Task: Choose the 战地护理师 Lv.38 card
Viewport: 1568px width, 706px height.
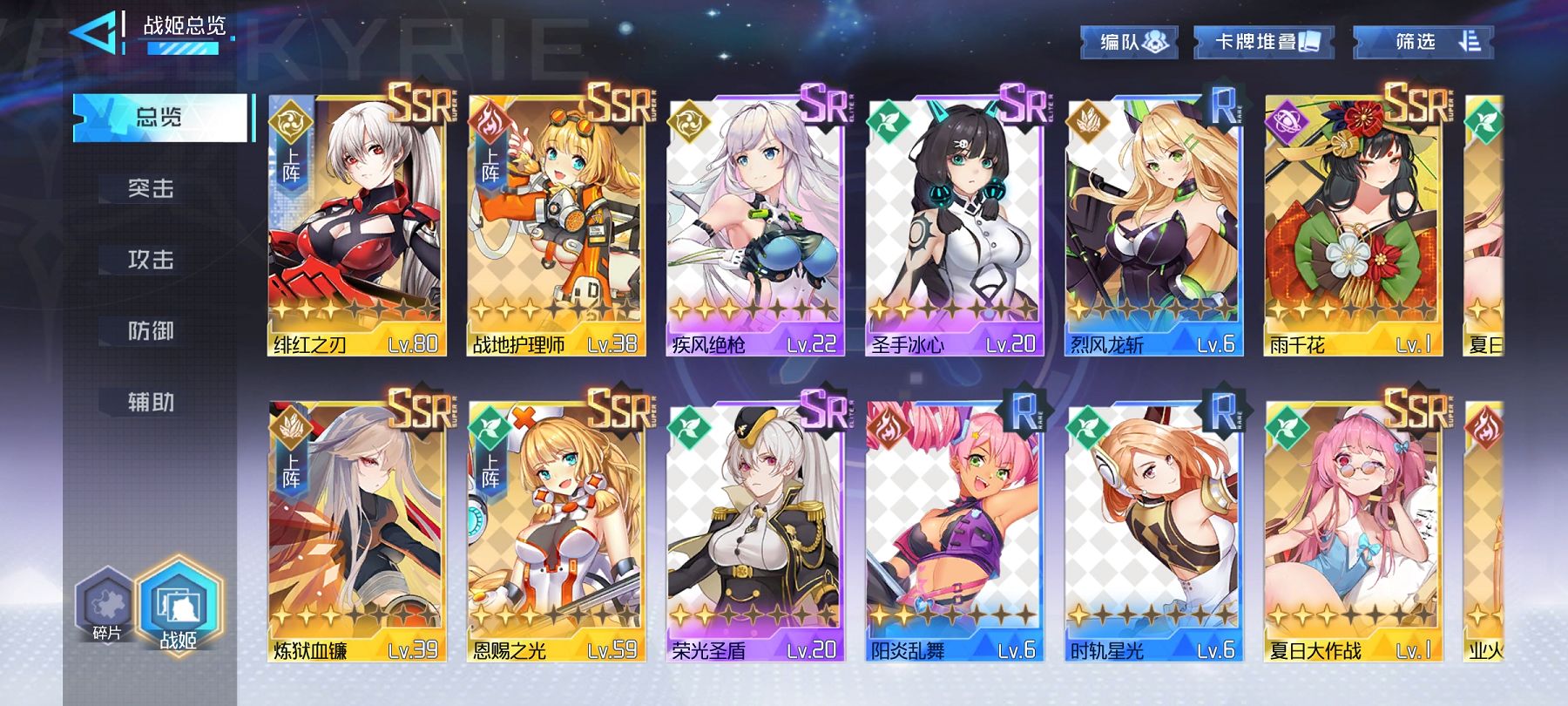Action: [x=556, y=227]
